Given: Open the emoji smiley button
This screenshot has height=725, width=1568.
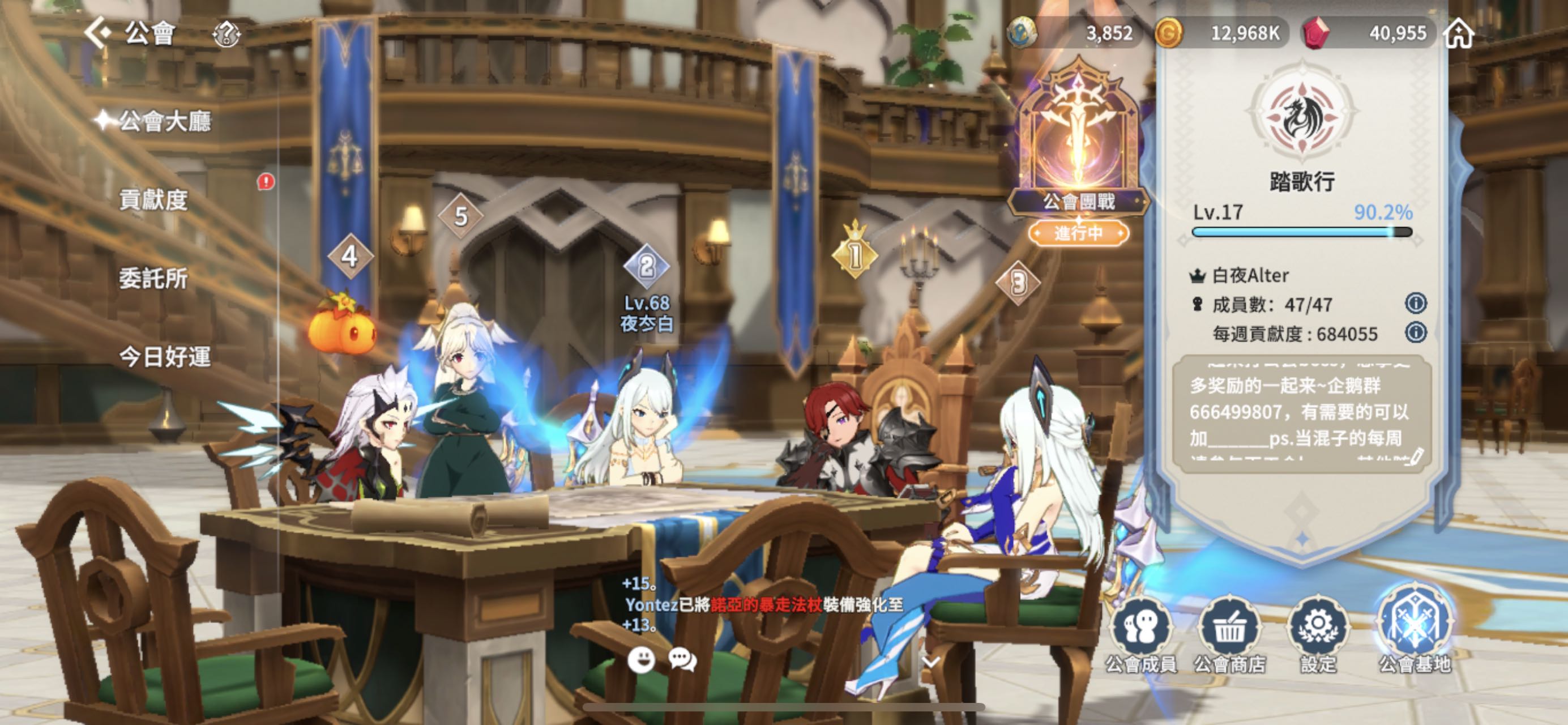Looking at the screenshot, I should pyautogui.click(x=641, y=660).
